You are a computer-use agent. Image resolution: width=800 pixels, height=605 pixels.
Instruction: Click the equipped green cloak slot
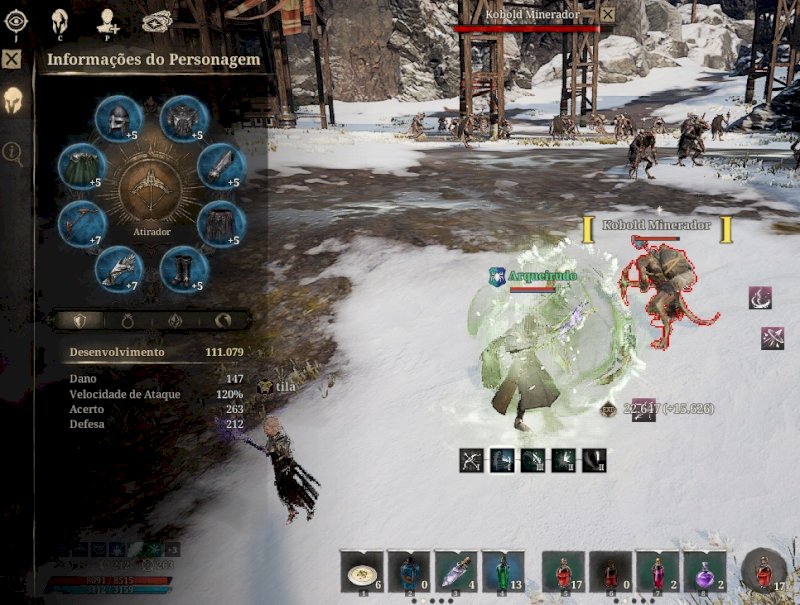coord(81,166)
